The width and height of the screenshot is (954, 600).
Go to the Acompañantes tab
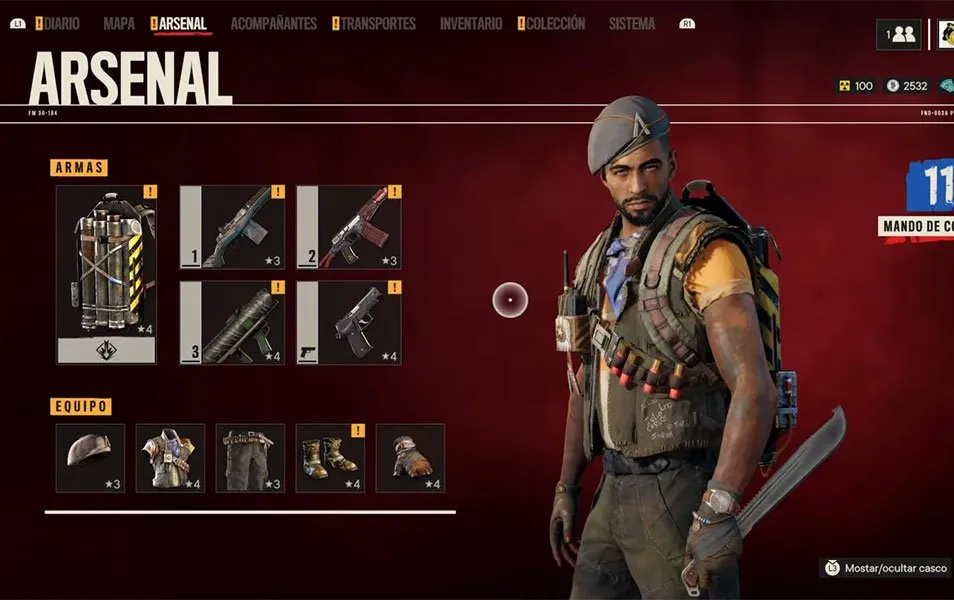click(x=273, y=24)
